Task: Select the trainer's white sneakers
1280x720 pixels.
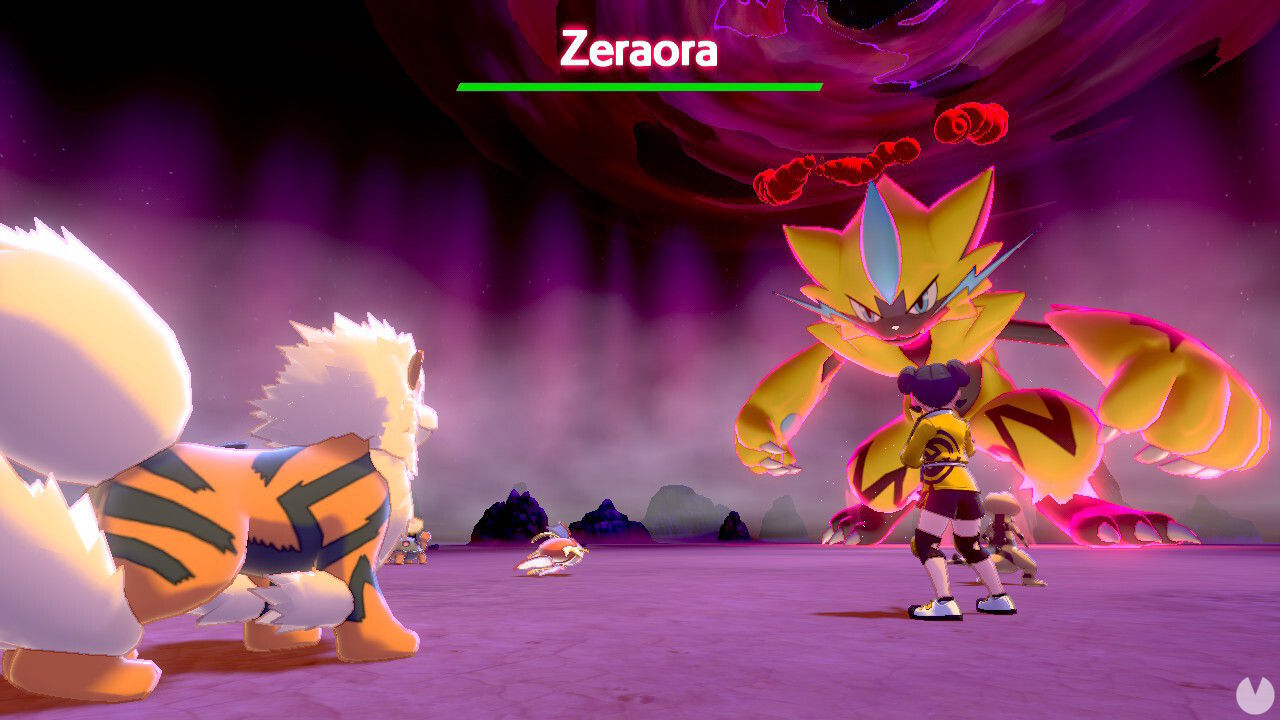Action: click(x=935, y=607)
